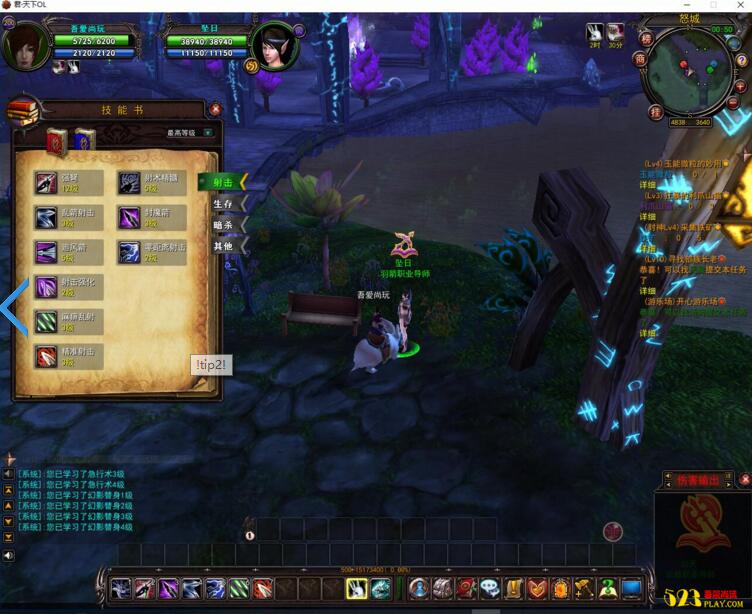This screenshot has height=614, width=752.
Task: Switch to the 暗杀 skill tab
Action: click(x=224, y=225)
